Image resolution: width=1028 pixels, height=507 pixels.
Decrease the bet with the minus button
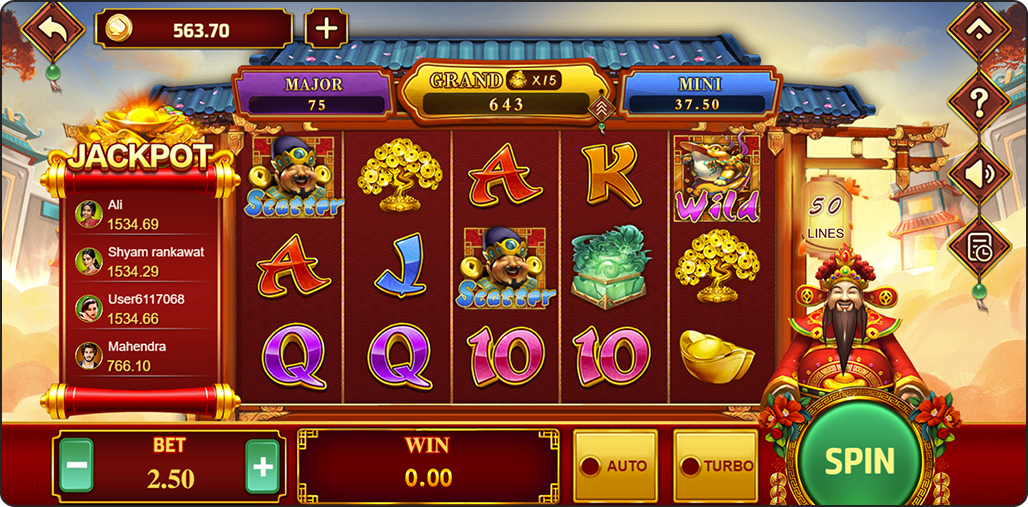pyautogui.click(x=77, y=466)
